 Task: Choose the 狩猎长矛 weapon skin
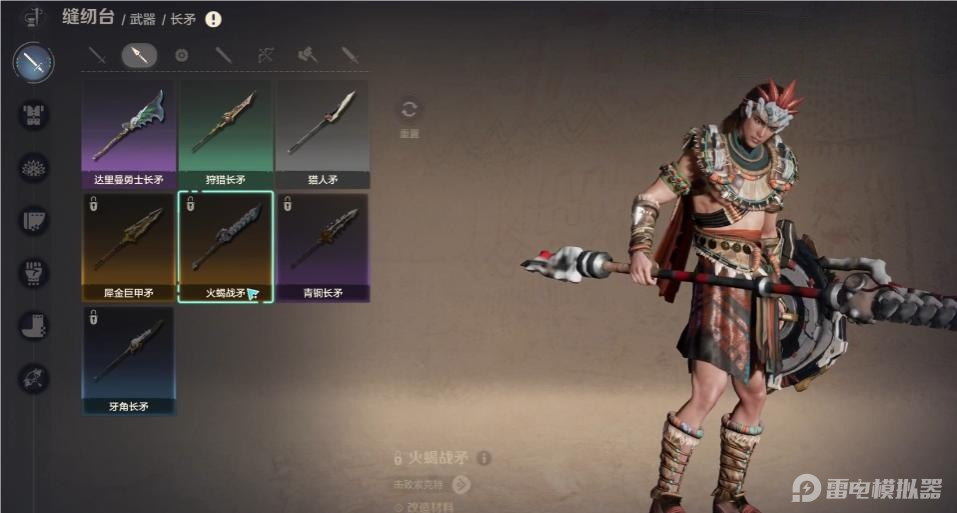tap(225, 134)
